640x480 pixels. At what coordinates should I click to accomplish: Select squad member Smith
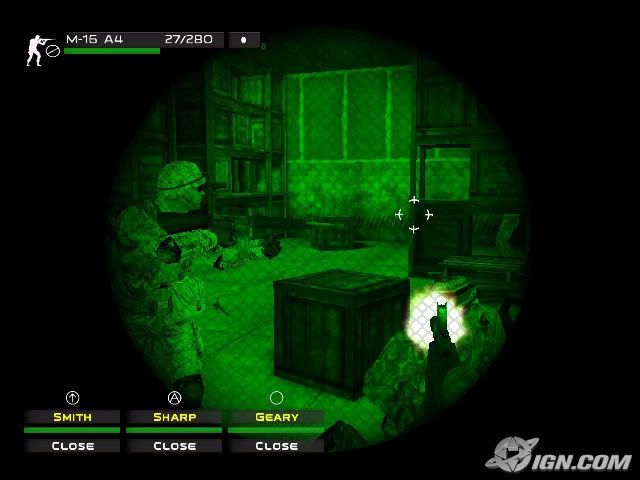click(x=72, y=417)
